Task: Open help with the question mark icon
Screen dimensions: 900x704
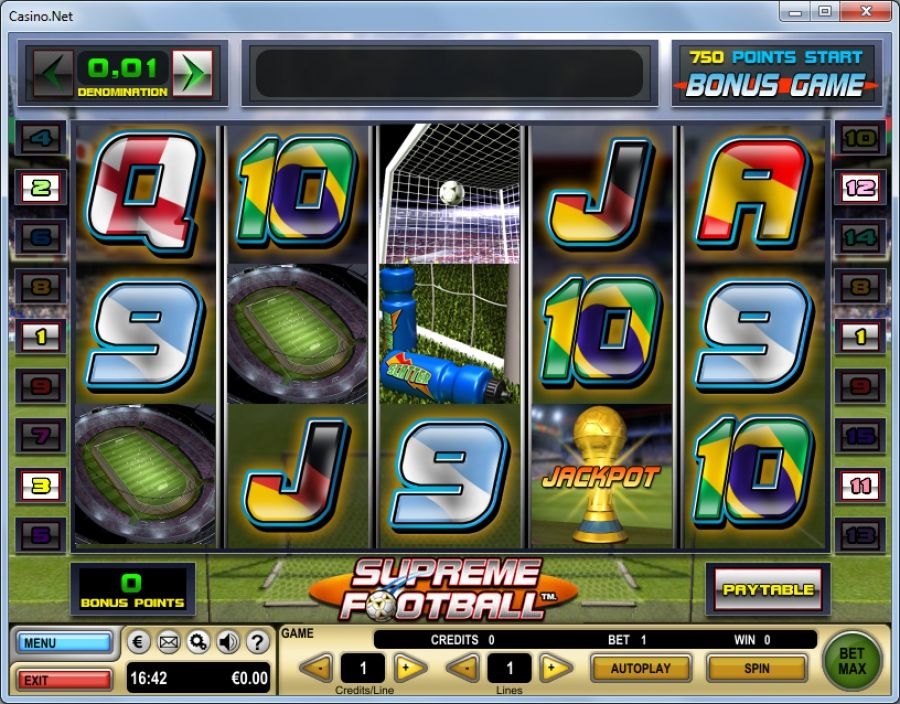Action: (x=257, y=642)
